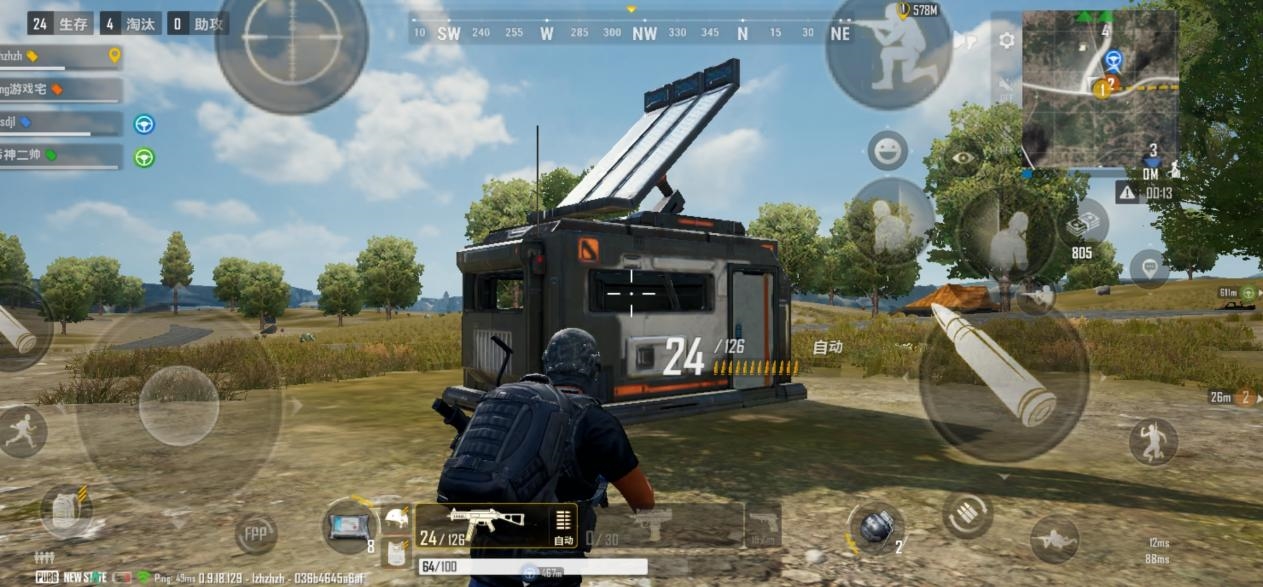The width and height of the screenshot is (1263, 587).
Task: Tap the quick chat bubble button
Action: pyautogui.click(x=1149, y=269)
